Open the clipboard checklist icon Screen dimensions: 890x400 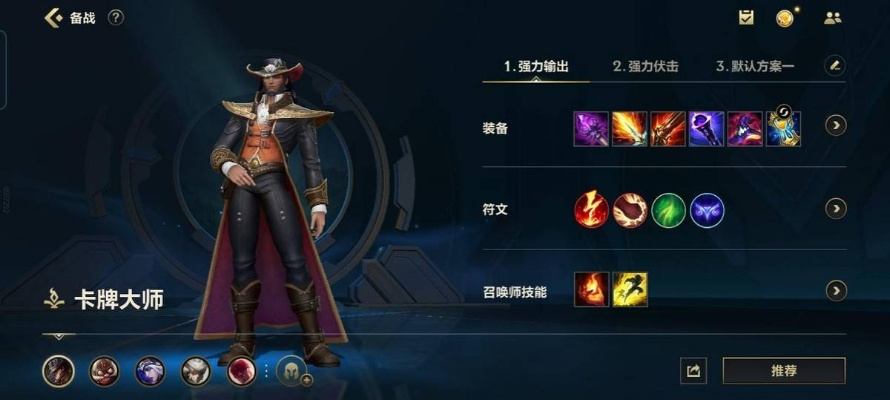click(746, 18)
